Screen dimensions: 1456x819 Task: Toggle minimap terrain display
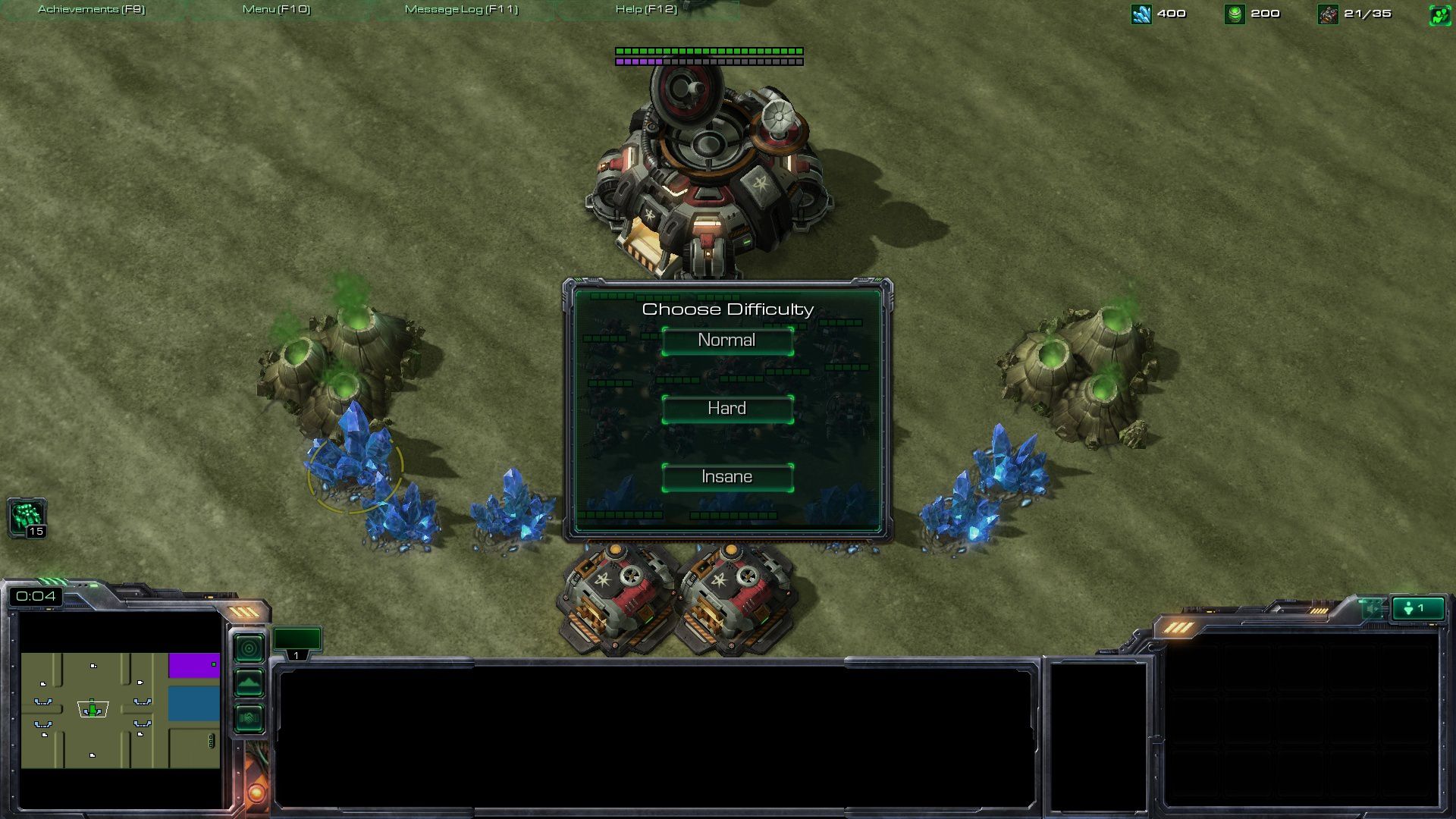point(249,683)
